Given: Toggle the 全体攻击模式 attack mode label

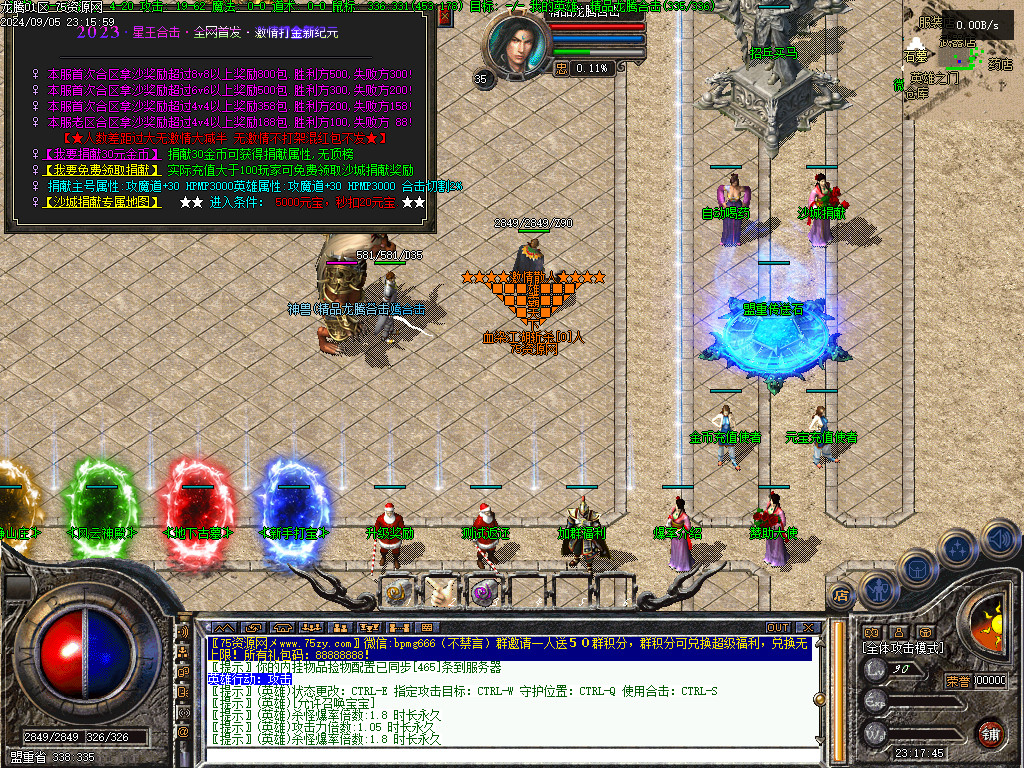Looking at the screenshot, I should [x=903, y=648].
